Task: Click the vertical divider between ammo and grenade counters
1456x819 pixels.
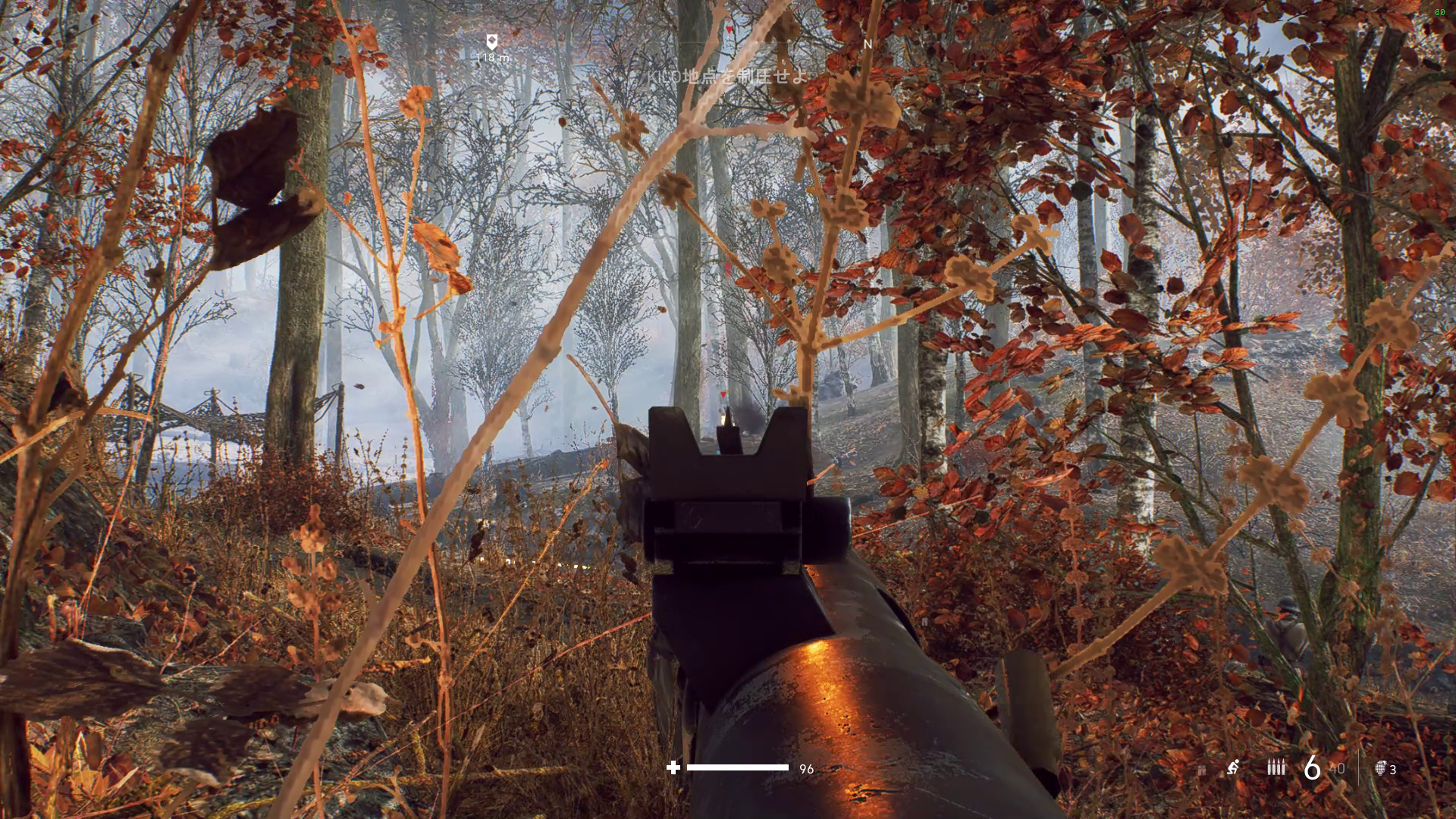Action: click(1359, 767)
